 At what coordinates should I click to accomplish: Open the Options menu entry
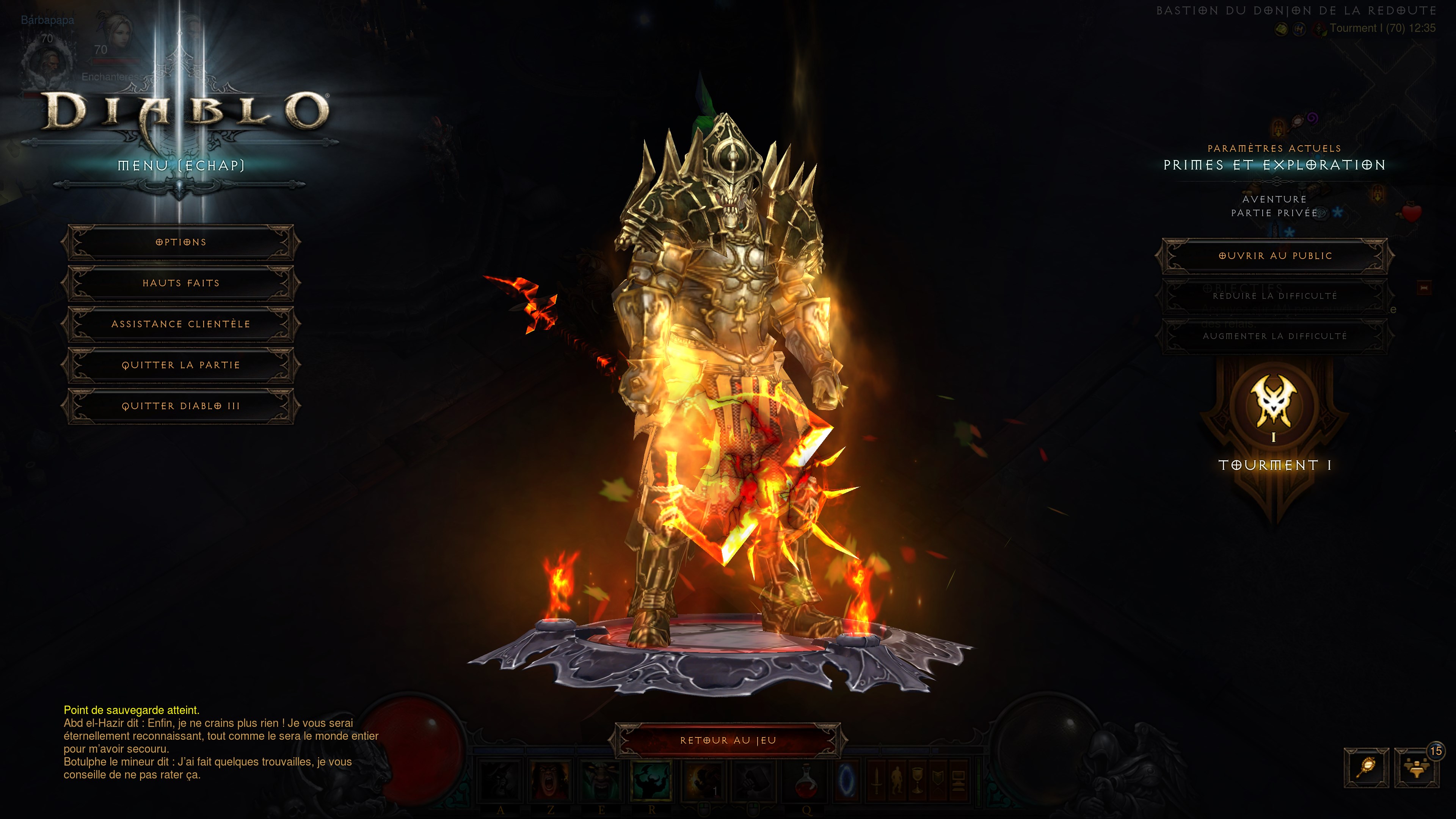pyautogui.click(x=181, y=242)
